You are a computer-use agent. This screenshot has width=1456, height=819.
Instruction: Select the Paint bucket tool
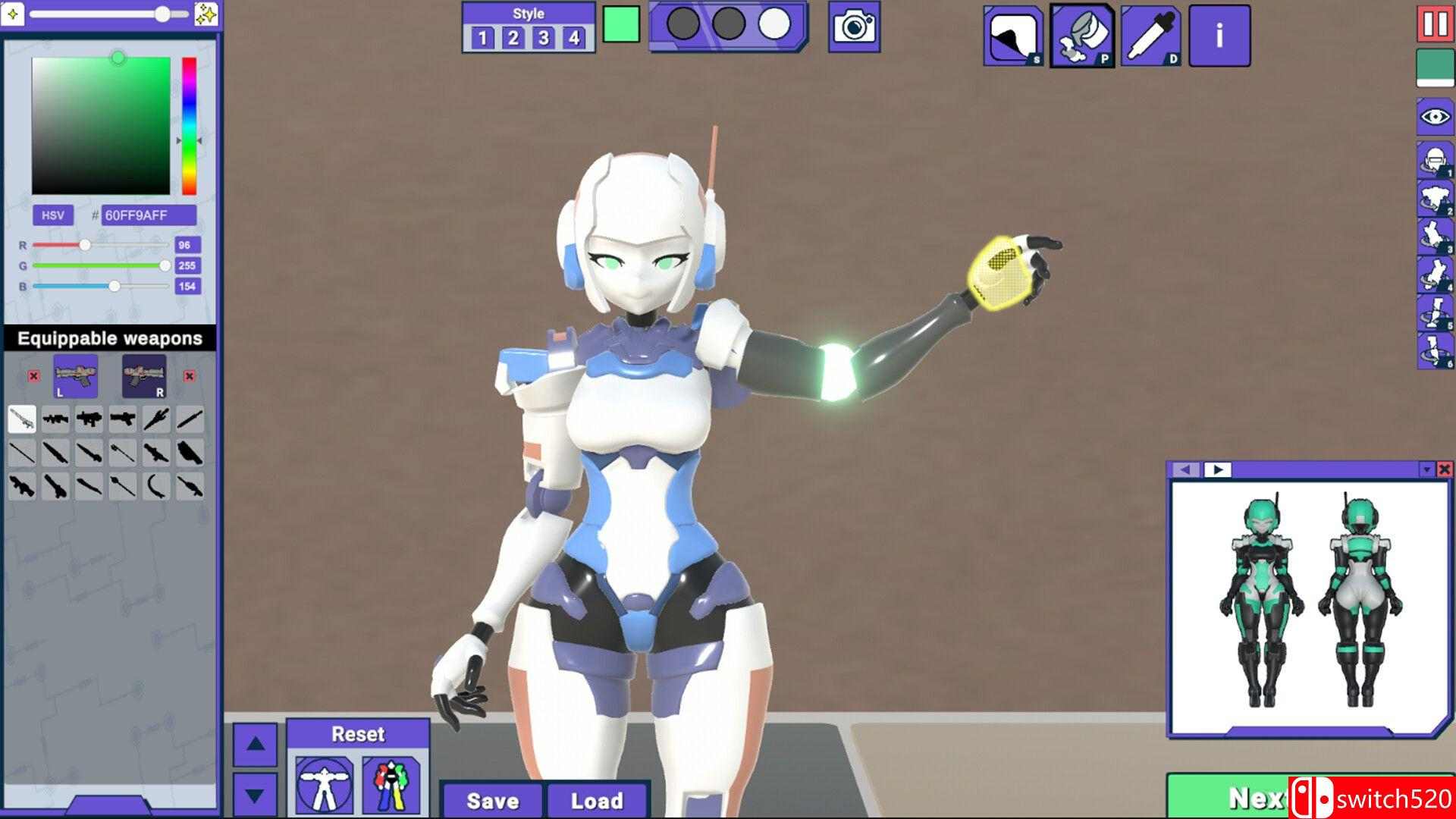pyautogui.click(x=1083, y=34)
